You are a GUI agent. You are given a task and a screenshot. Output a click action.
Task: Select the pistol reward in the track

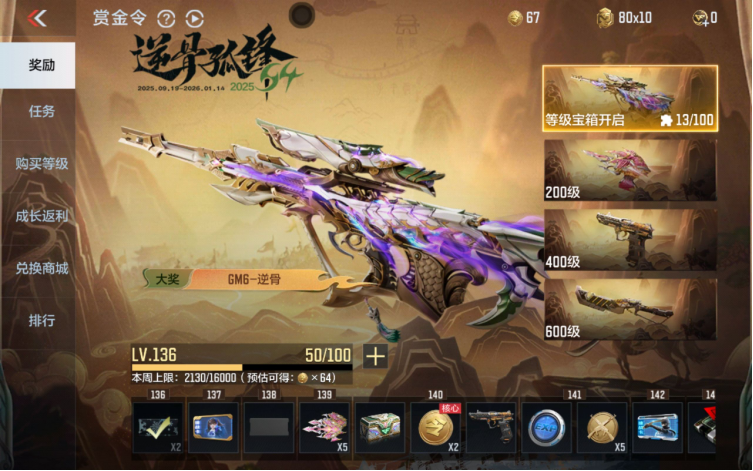pos(491,428)
